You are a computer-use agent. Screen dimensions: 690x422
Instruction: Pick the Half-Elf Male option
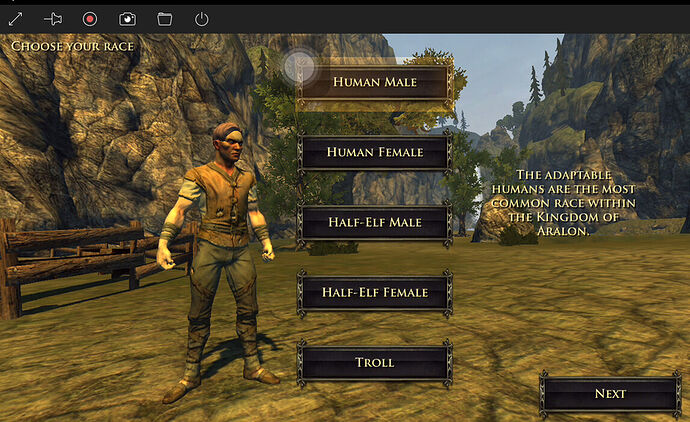tap(375, 222)
